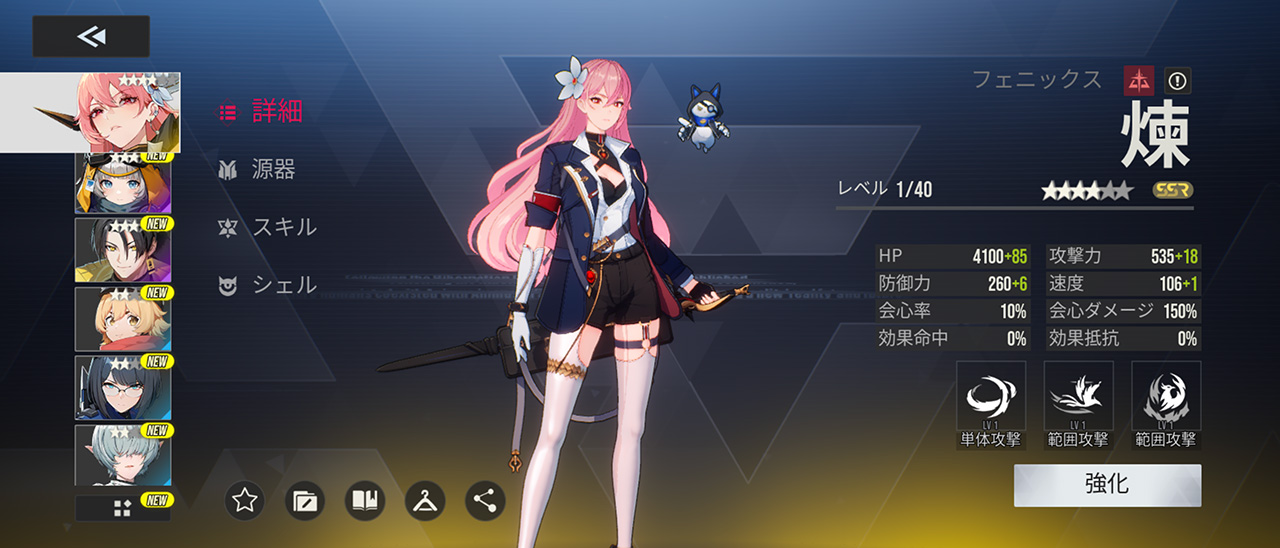Open the grid view button below portraits
Screen dimensions: 1280x548
point(122,508)
